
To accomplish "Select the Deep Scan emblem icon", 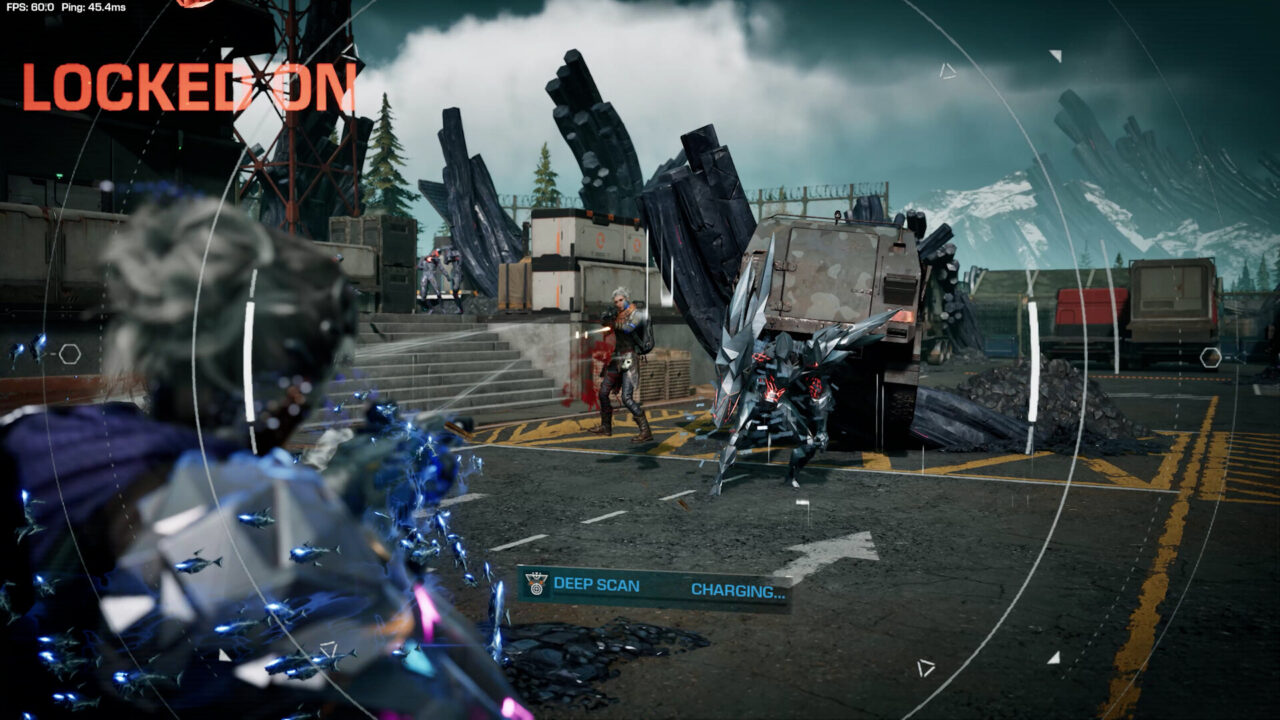I will click(536, 583).
